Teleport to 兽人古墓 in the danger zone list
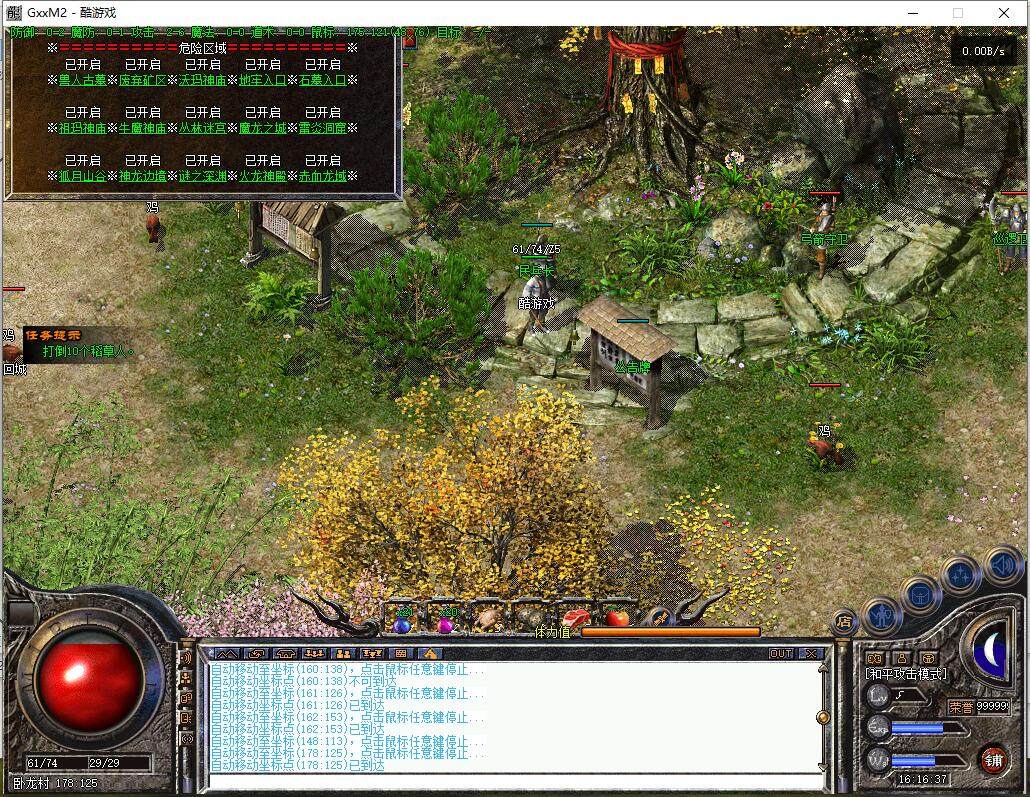Viewport: 1030px width, 797px height. (83, 80)
